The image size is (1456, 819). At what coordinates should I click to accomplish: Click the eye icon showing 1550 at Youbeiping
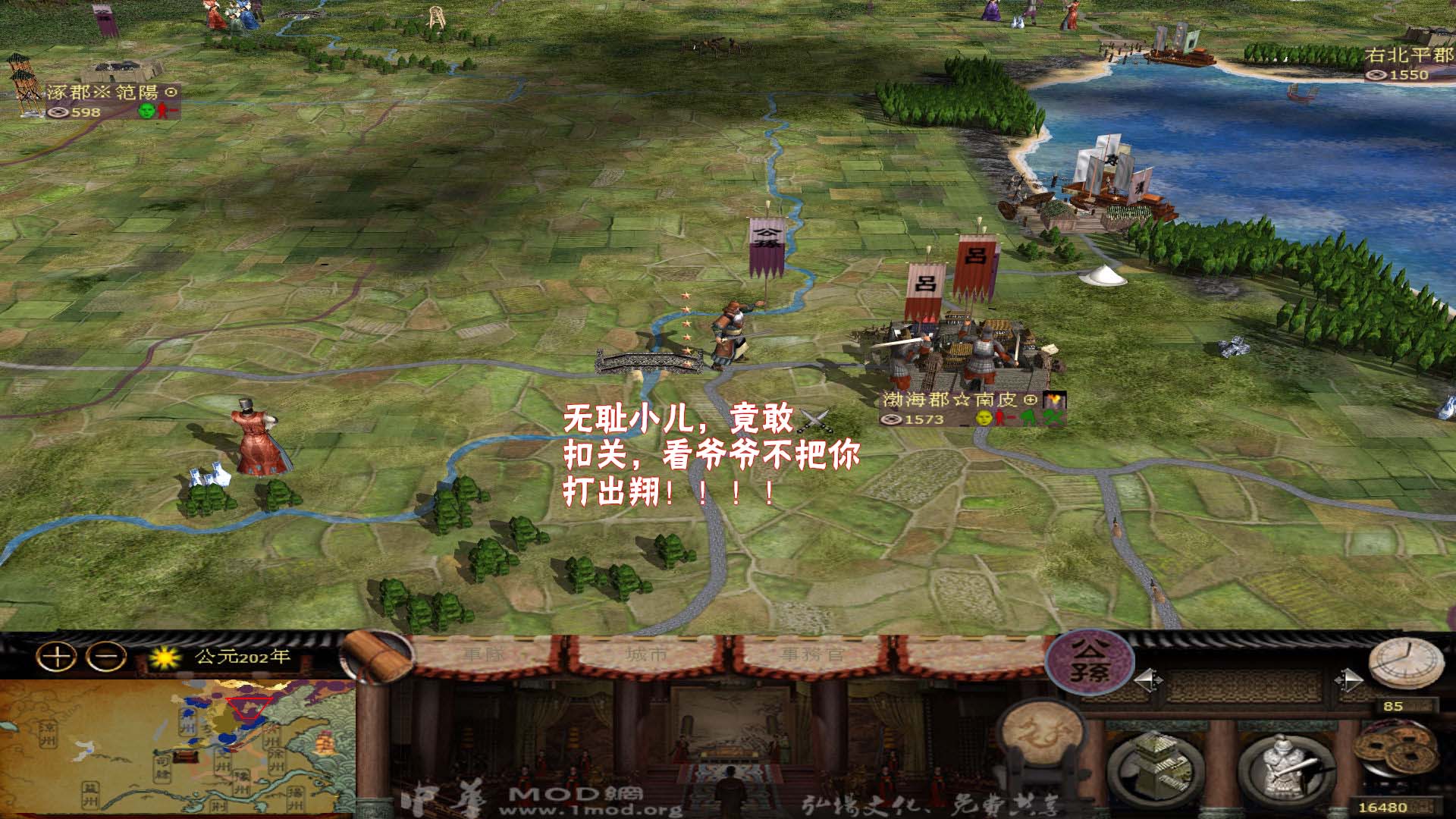coord(1377,74)
